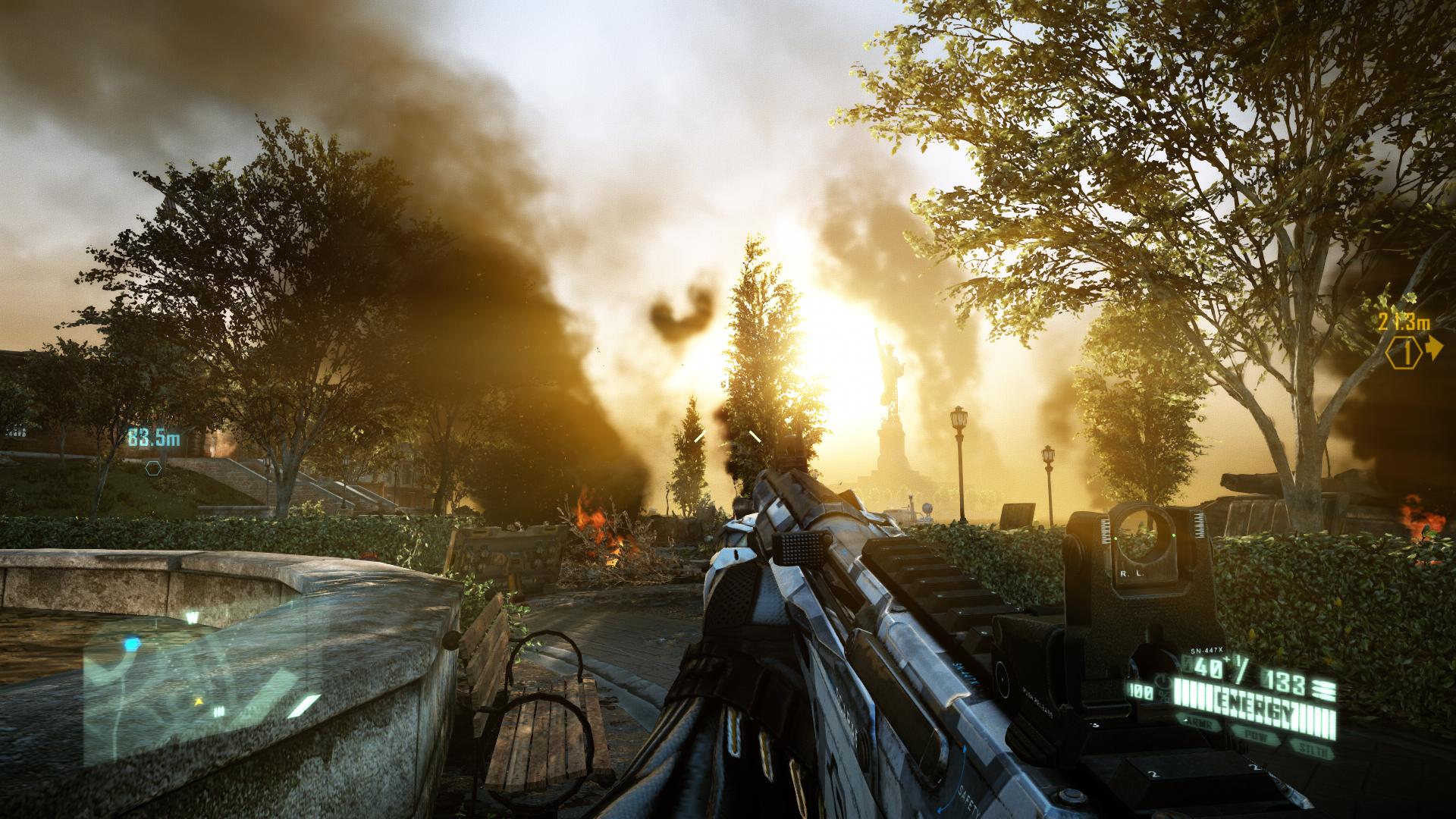Select the blue waypoint dot on minimap
Viewport: 1456px width, 819px height.
pyautogui.click(x=133, y=644)
